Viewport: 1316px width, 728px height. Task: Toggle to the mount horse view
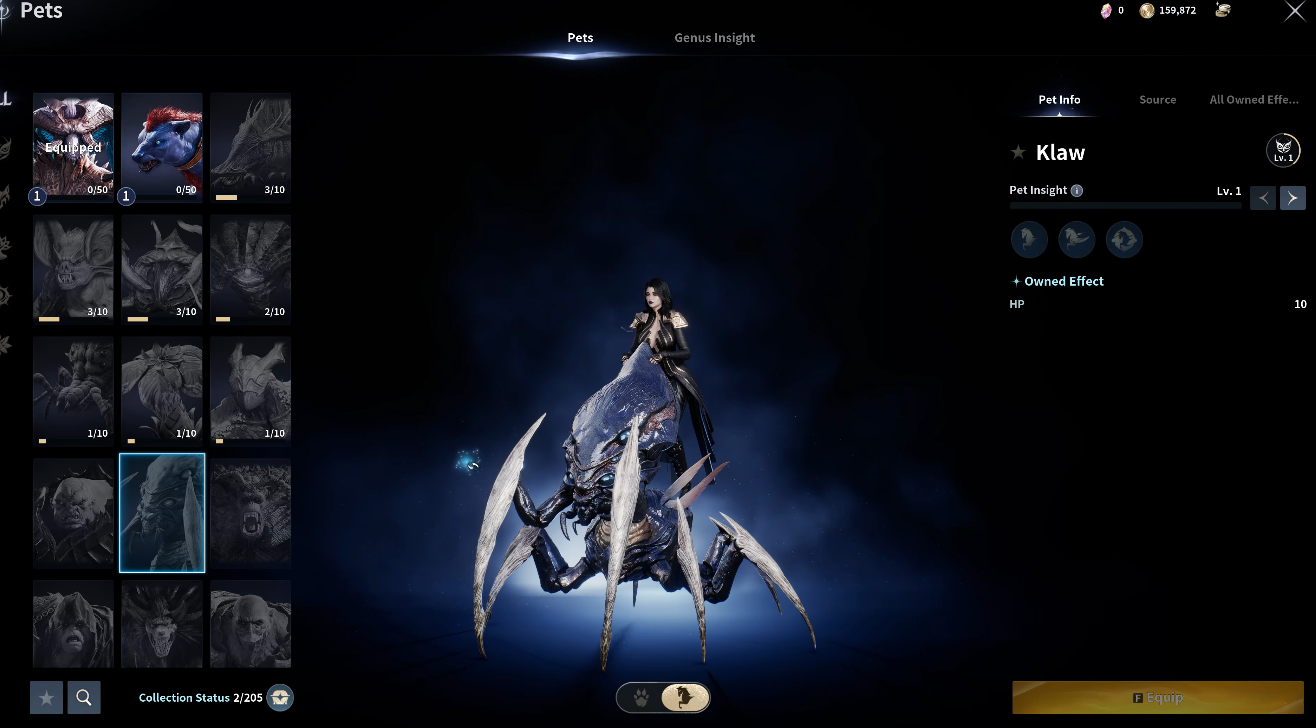coord(685,697)
